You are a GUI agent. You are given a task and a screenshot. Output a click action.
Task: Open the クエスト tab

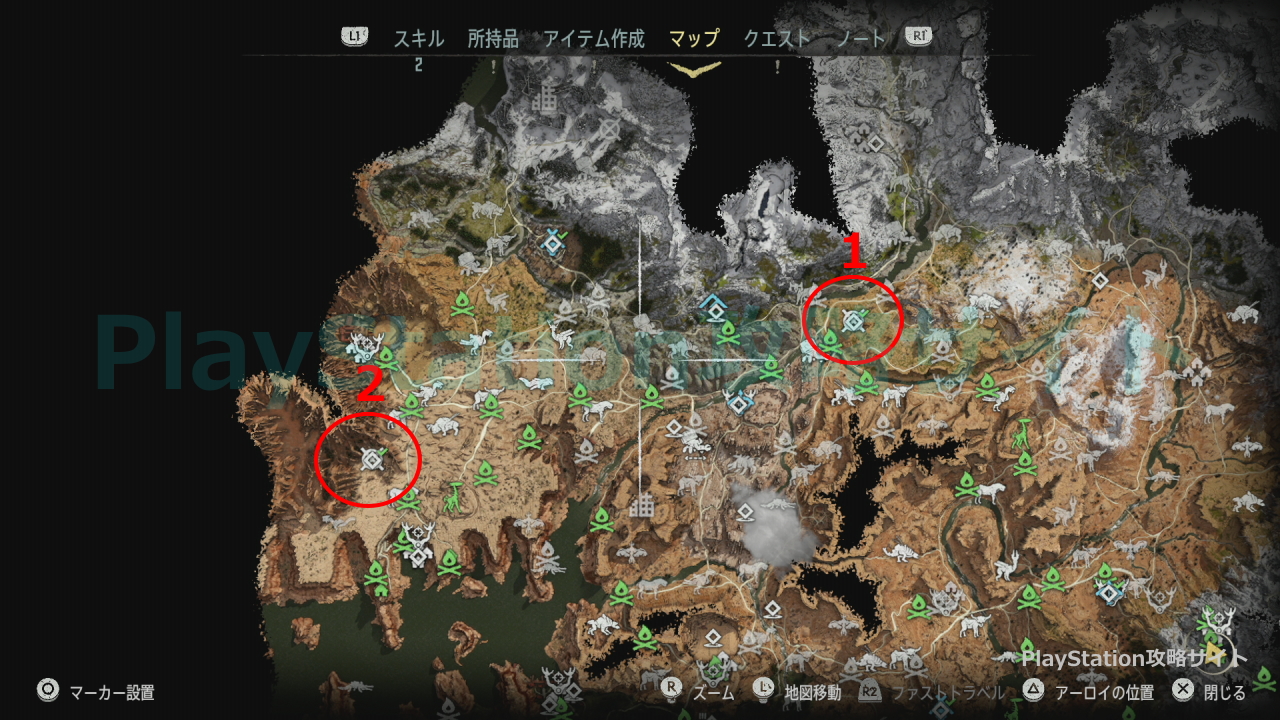(x=776, y=39)
